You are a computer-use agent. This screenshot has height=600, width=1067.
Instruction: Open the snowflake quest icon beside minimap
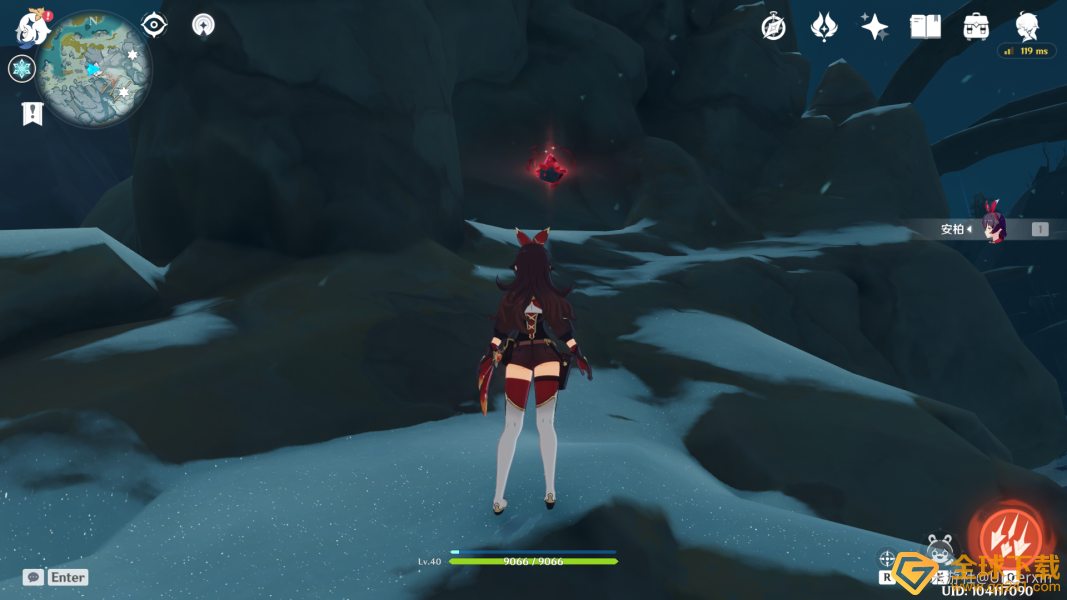pos(22,69)
